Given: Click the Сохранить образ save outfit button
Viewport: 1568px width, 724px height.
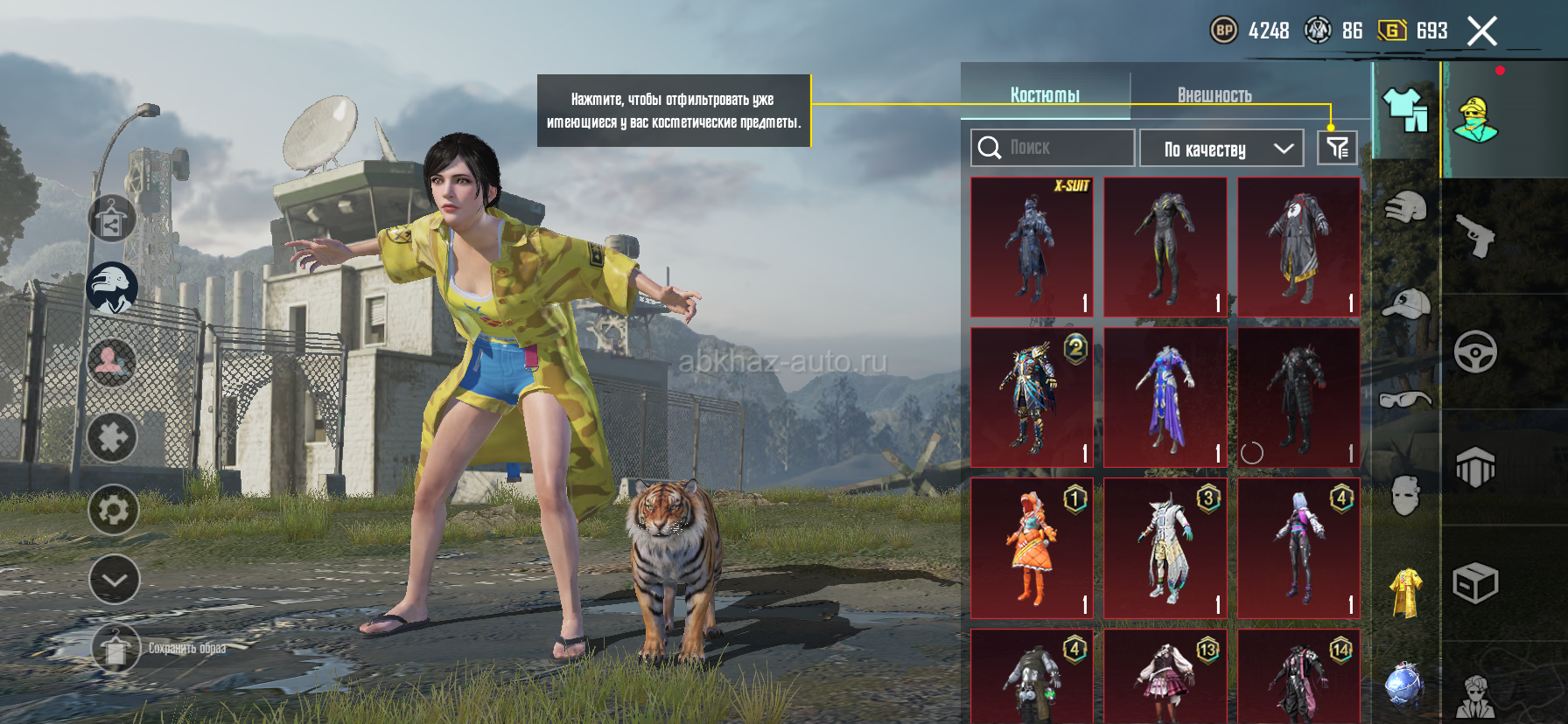Looking at the screenshot, I should coord(115,649).
